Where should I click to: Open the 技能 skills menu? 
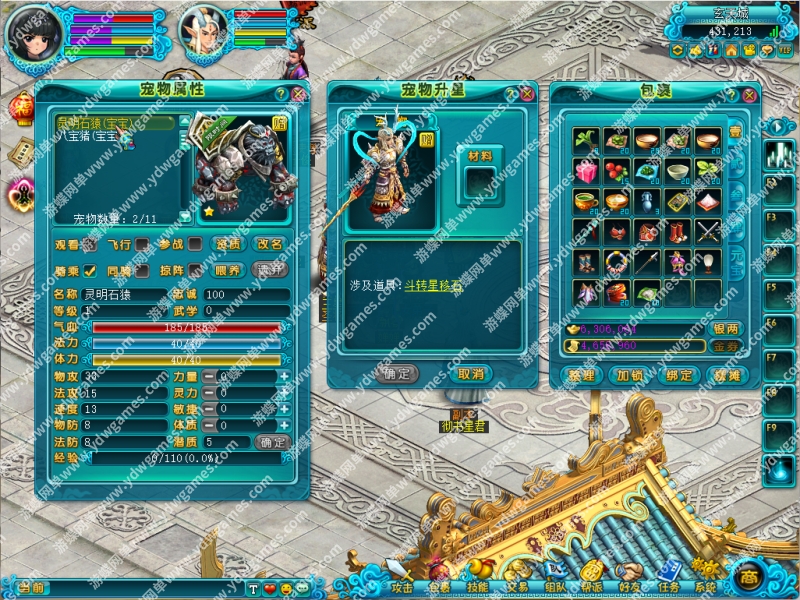pos(478,587)
